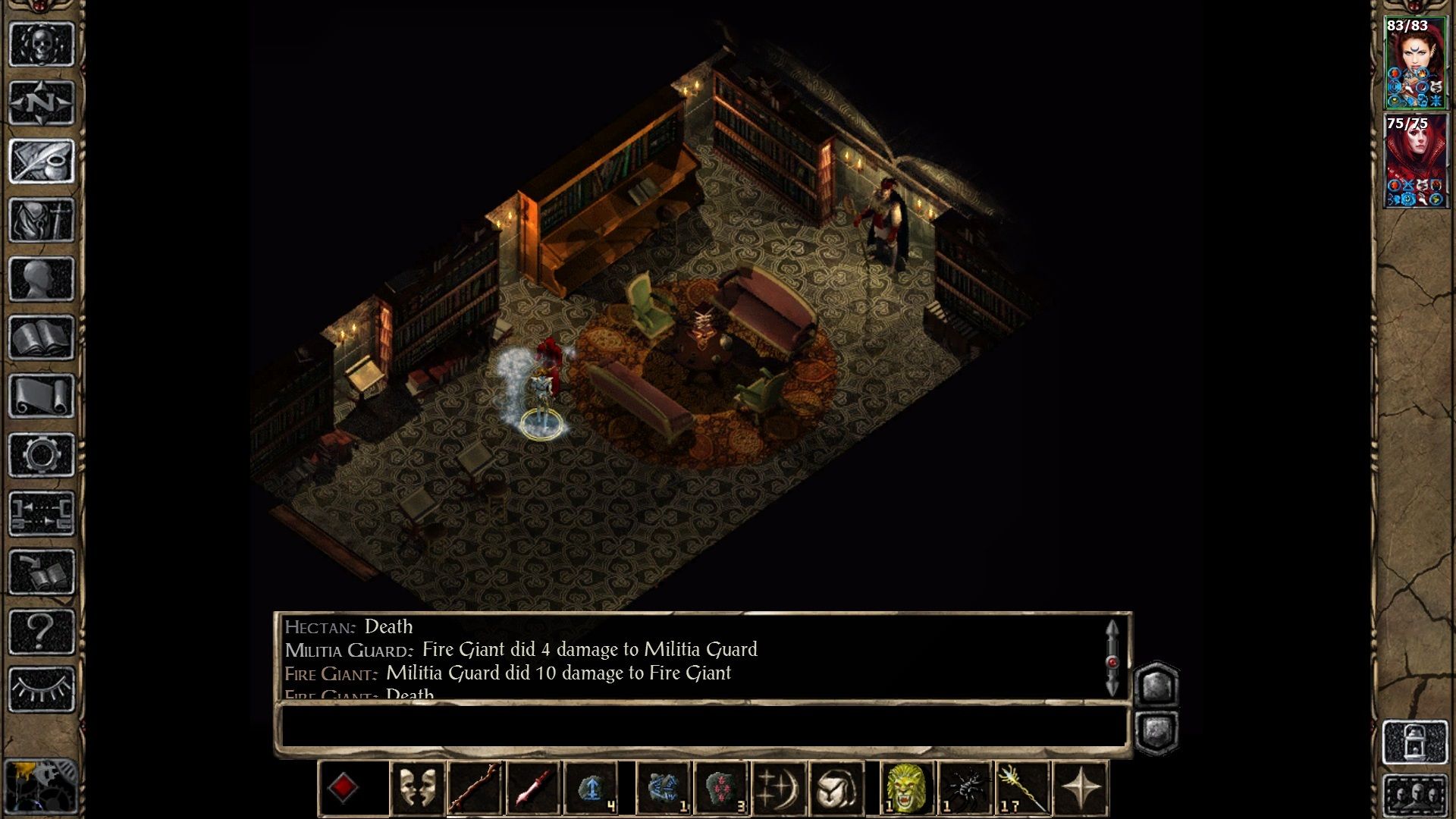
Task: Open the inventory screen button
Action: pyautogui.click(x=42, y=220)
